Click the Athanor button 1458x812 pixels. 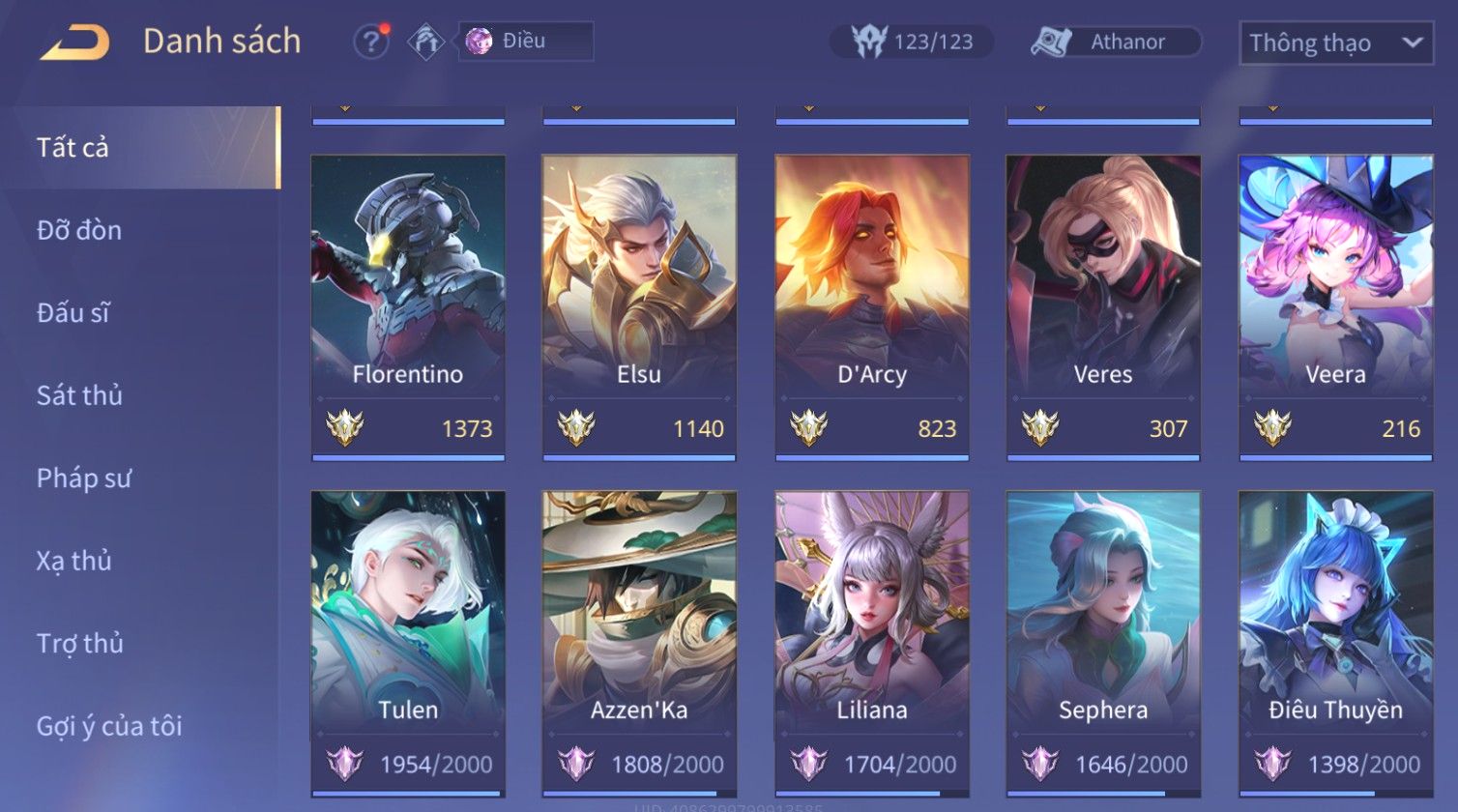coord(1115,42)
